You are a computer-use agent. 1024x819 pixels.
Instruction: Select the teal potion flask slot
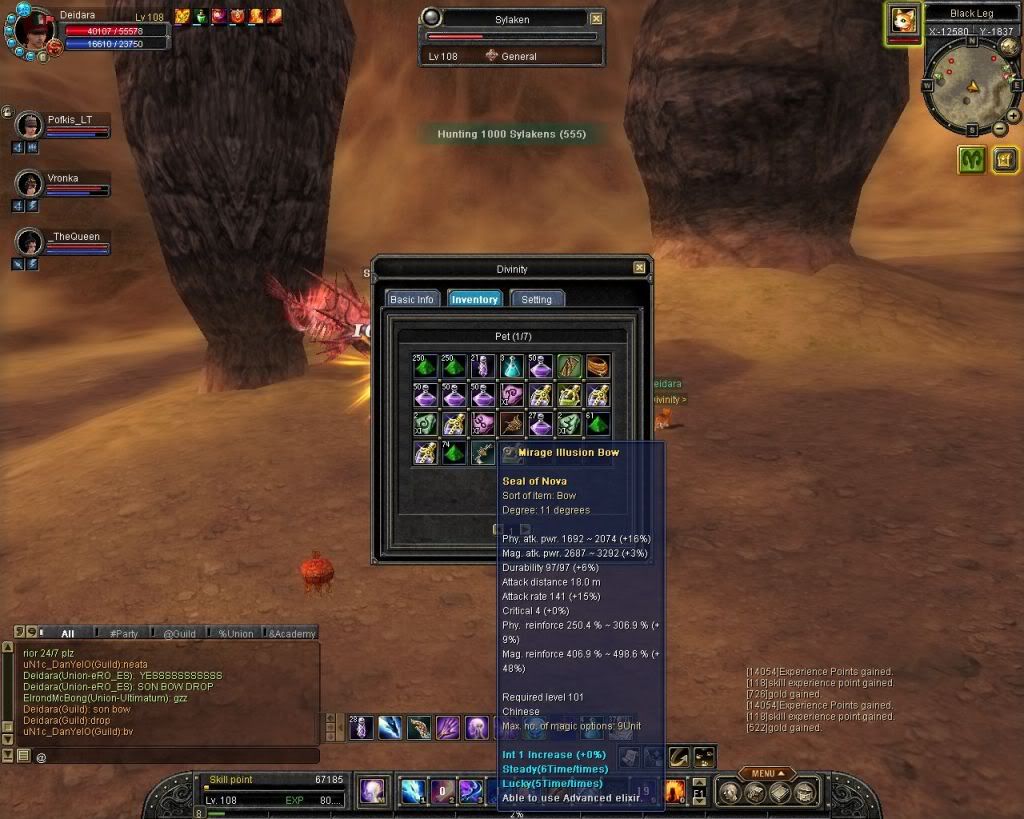pyautogui.click(x=512, y=367)
